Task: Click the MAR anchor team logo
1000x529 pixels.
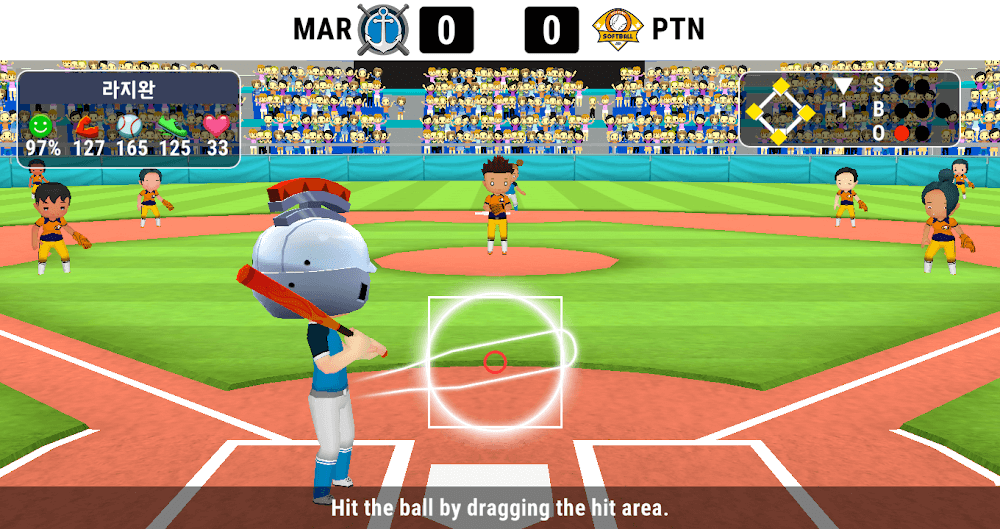Action: [x=385, y=28]
